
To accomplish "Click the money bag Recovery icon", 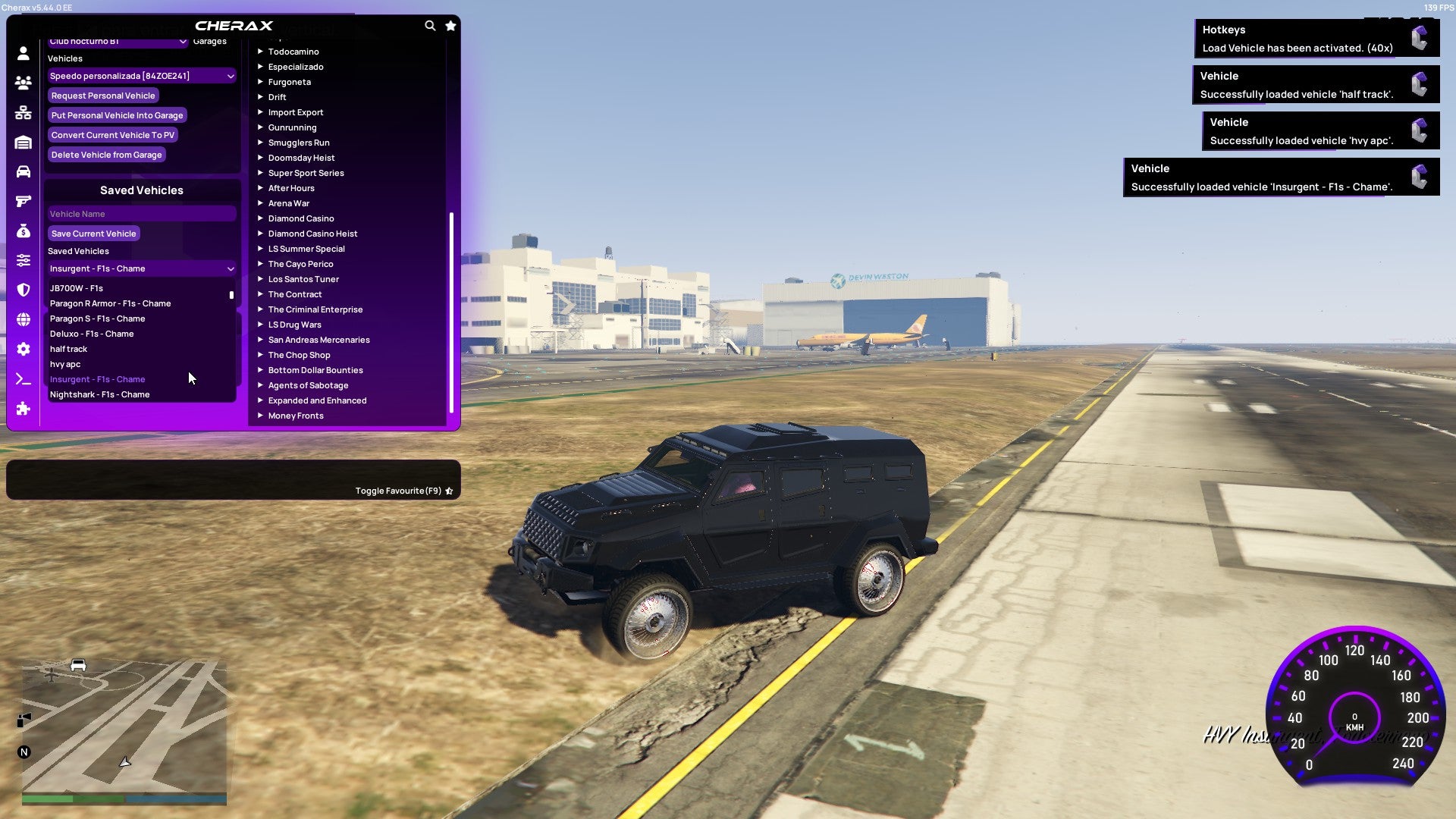I will [23, 231].
